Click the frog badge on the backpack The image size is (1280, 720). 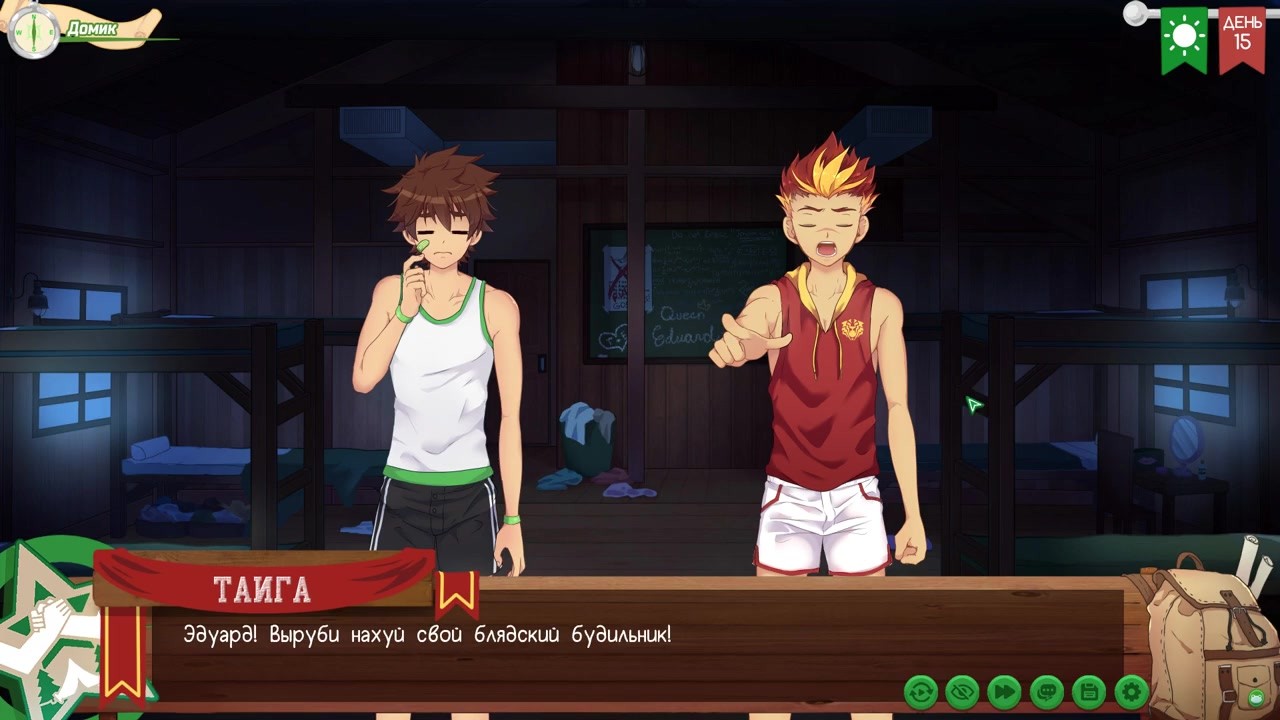(1256, 696)
